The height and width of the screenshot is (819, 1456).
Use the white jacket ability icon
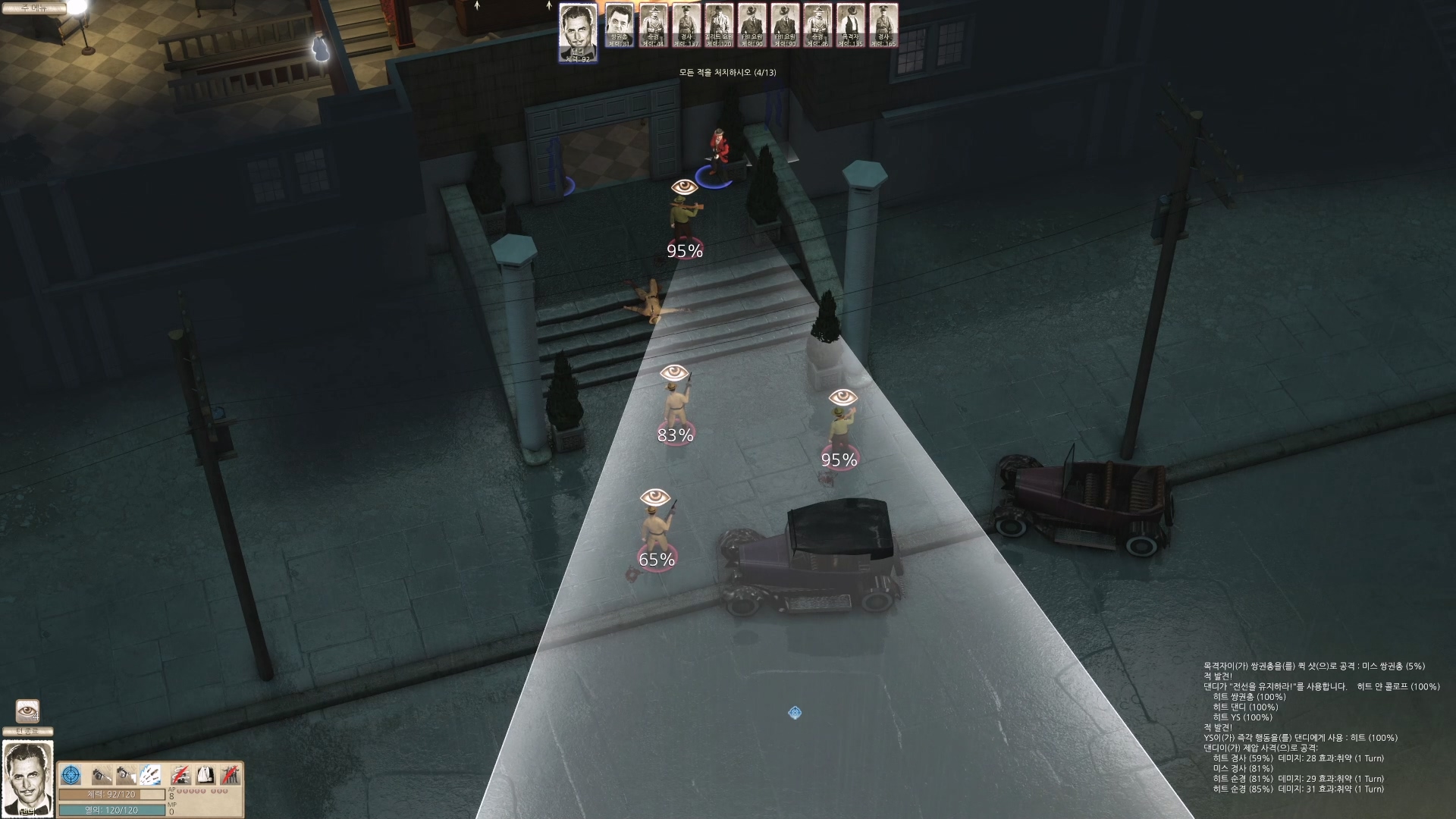(x=205, y=774)
